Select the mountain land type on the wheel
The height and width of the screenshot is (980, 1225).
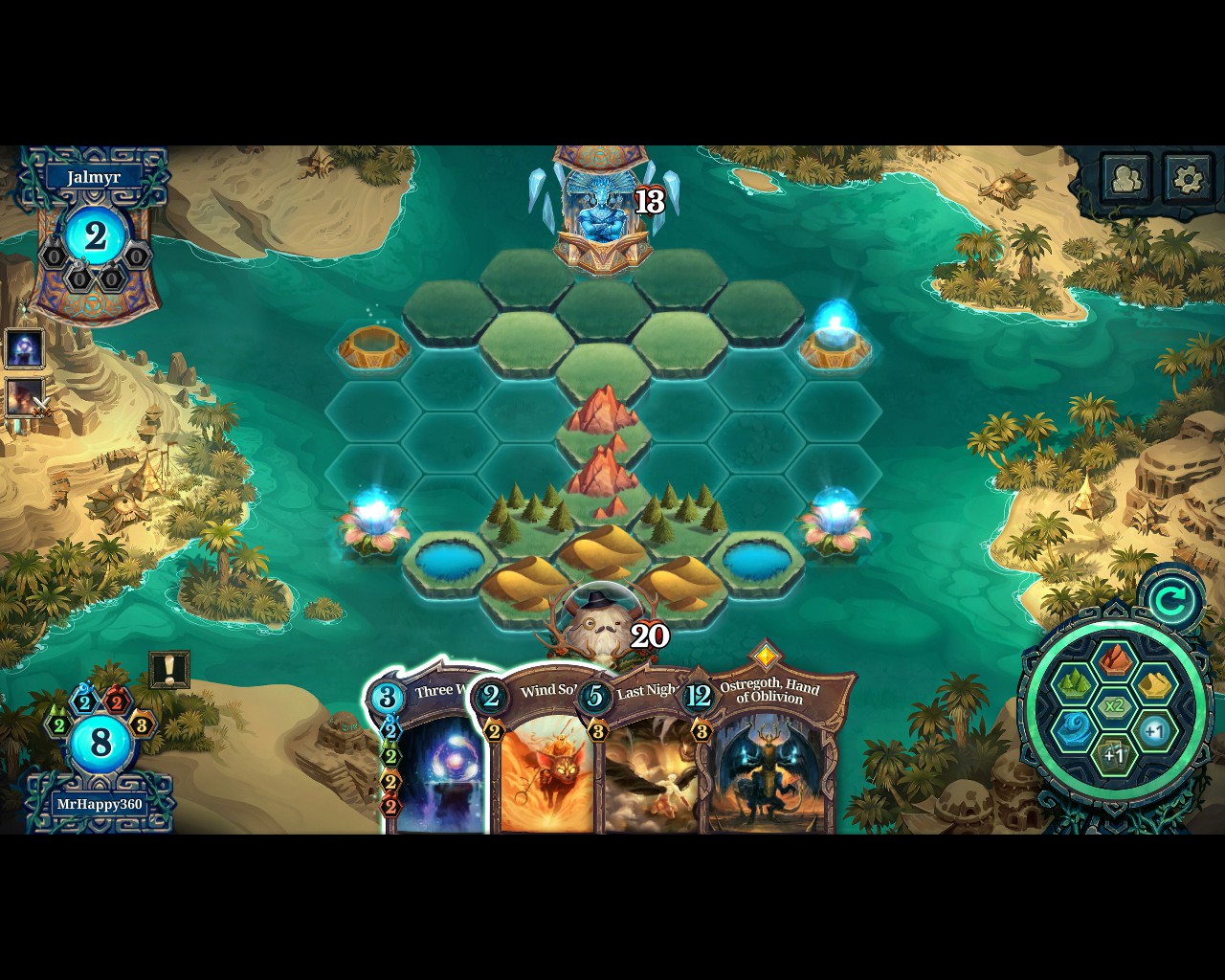tap(1115, 661)
